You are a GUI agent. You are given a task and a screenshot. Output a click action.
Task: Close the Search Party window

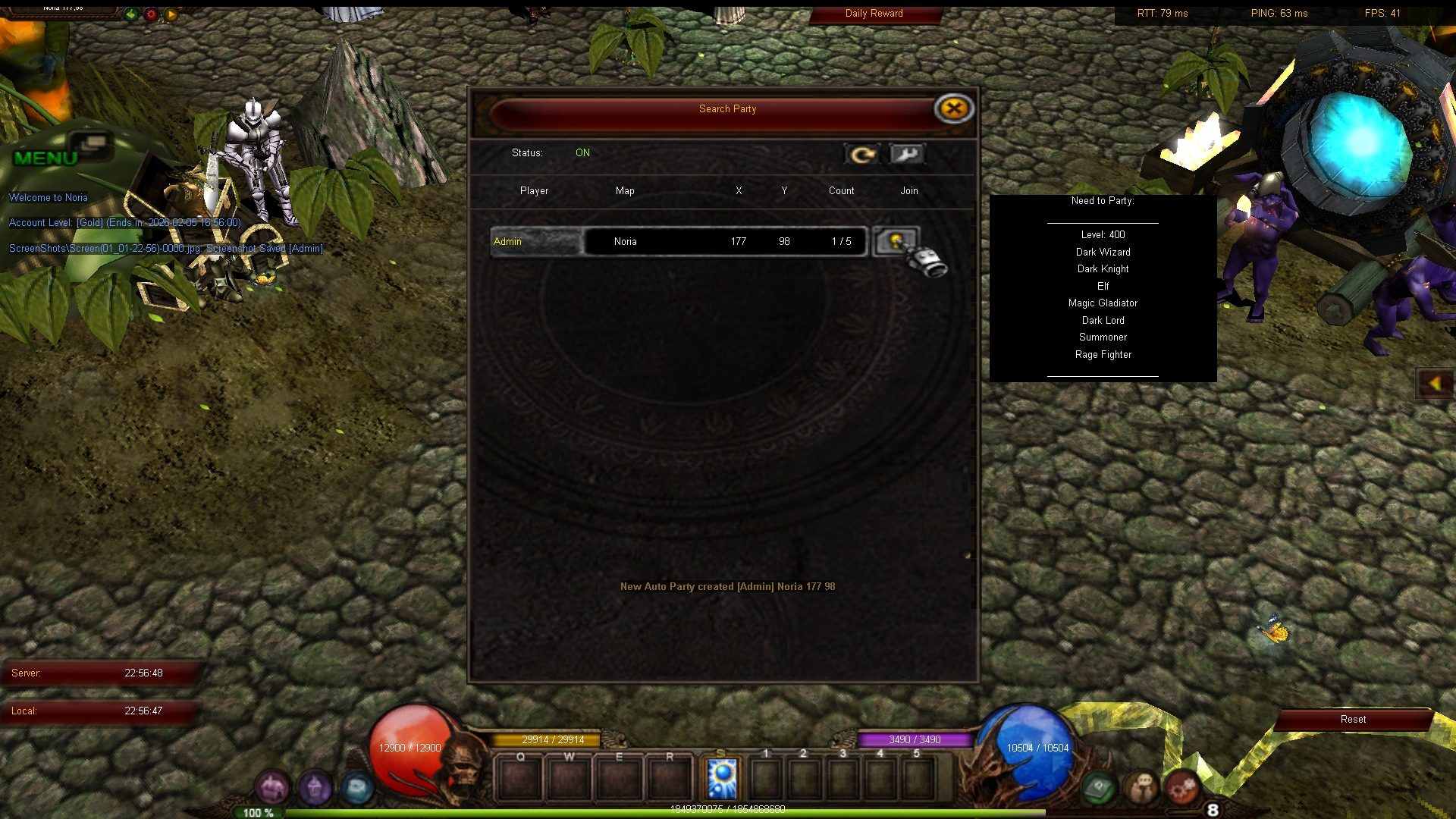(953, 109)
